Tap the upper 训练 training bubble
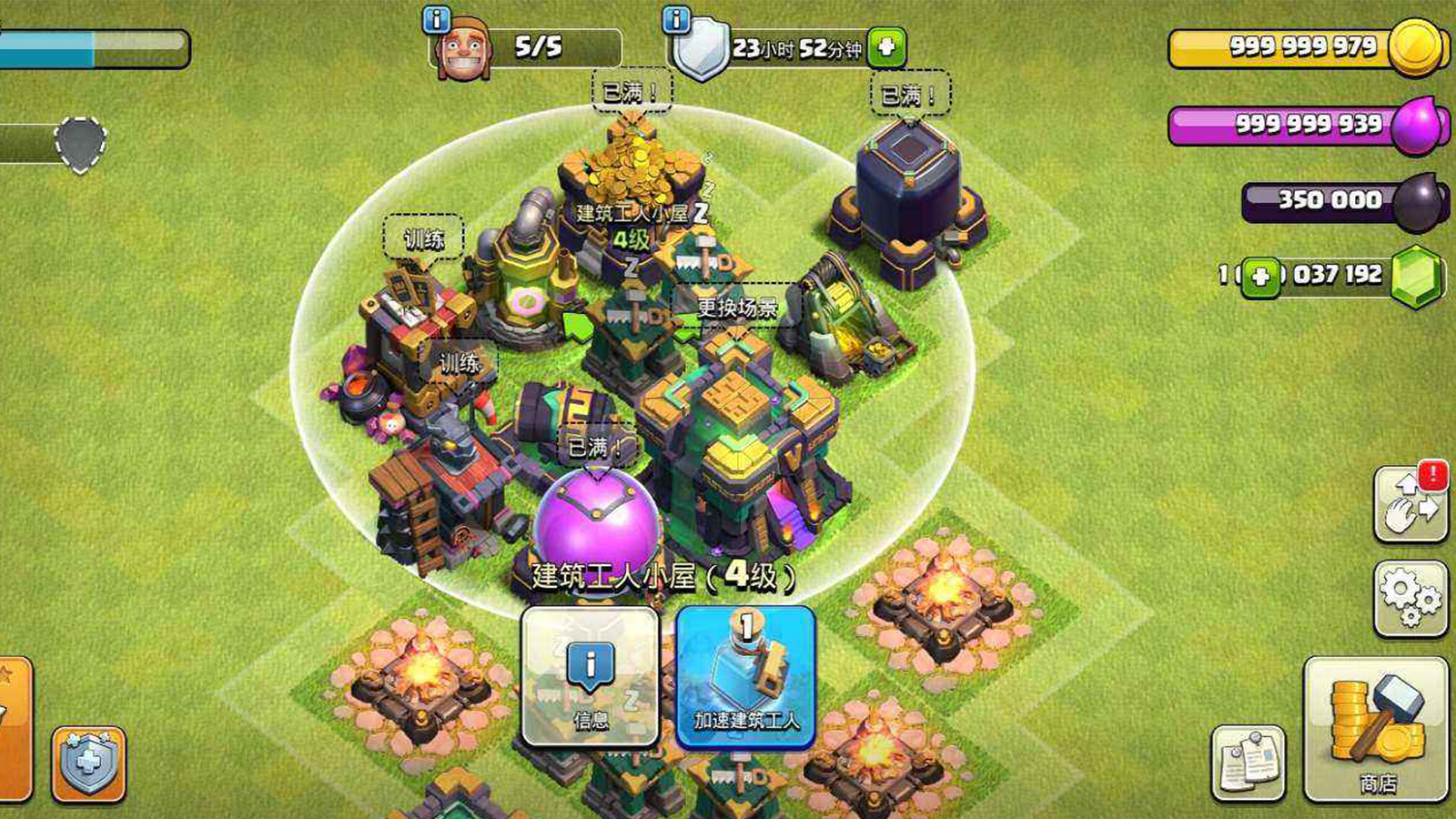Image resolution: width=1456 pixels, height=819 pixels. tap(423, 238)
